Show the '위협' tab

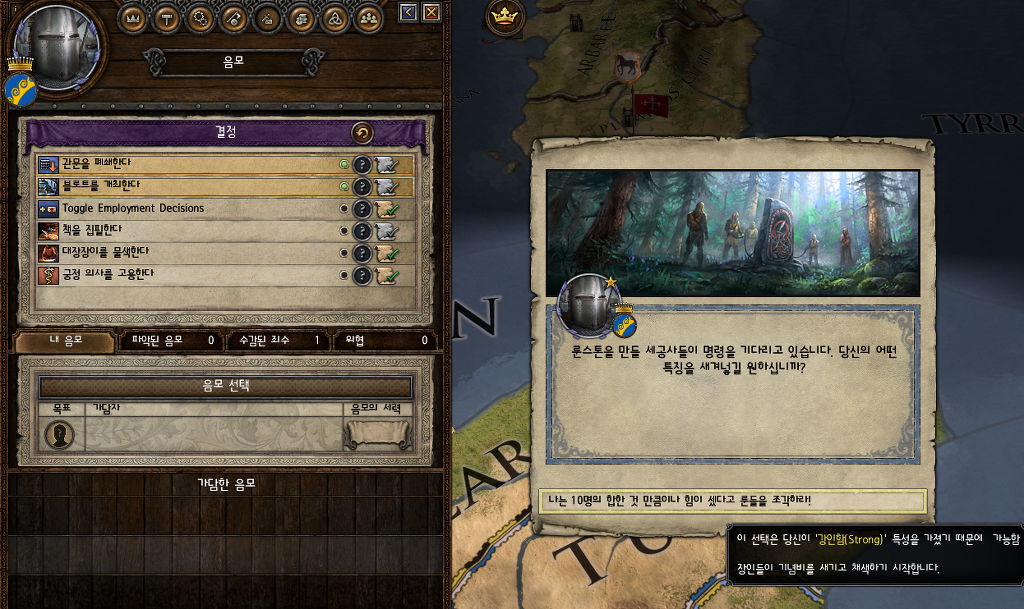382,341
